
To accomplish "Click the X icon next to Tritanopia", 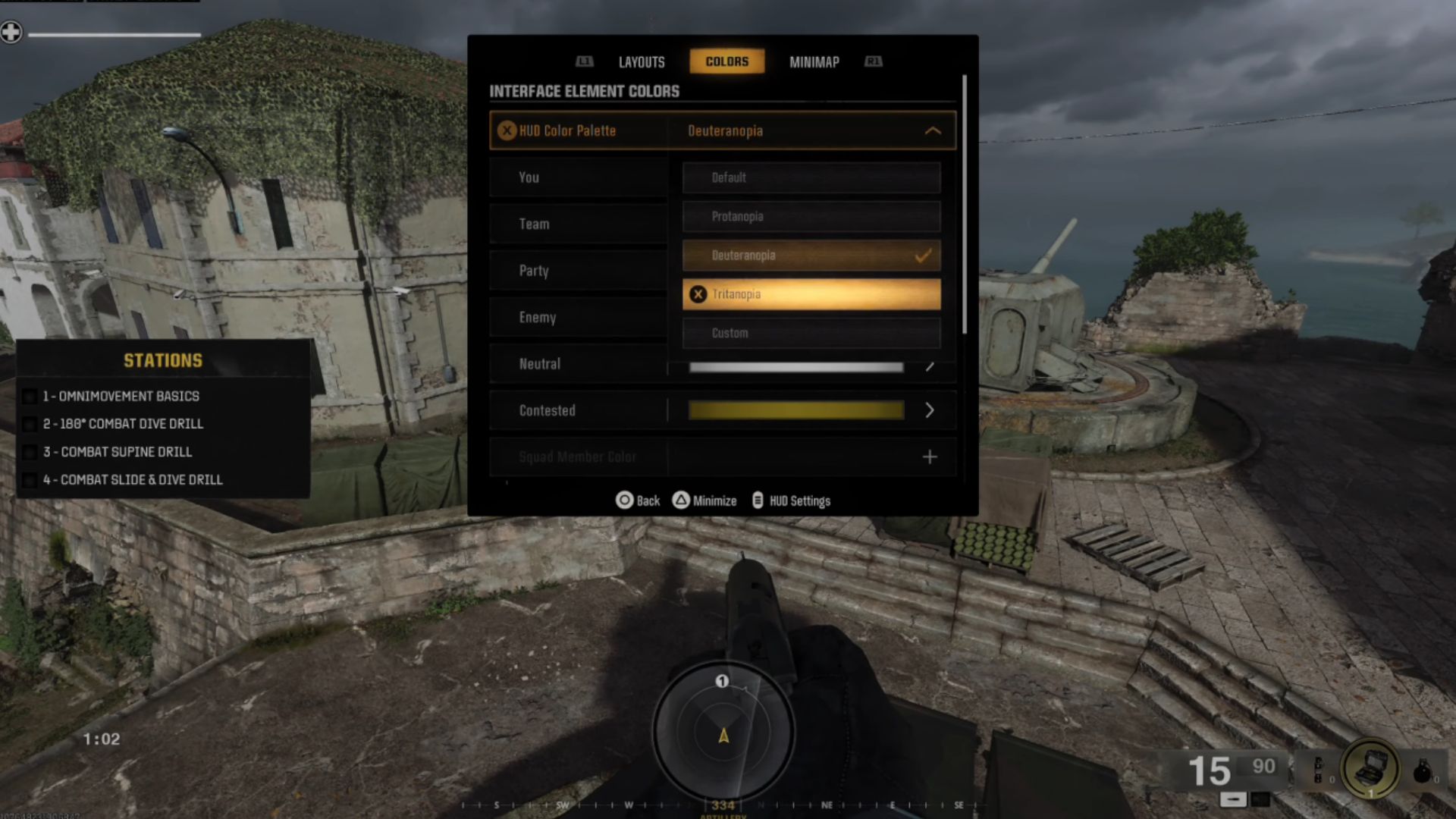I will (698, 294).
